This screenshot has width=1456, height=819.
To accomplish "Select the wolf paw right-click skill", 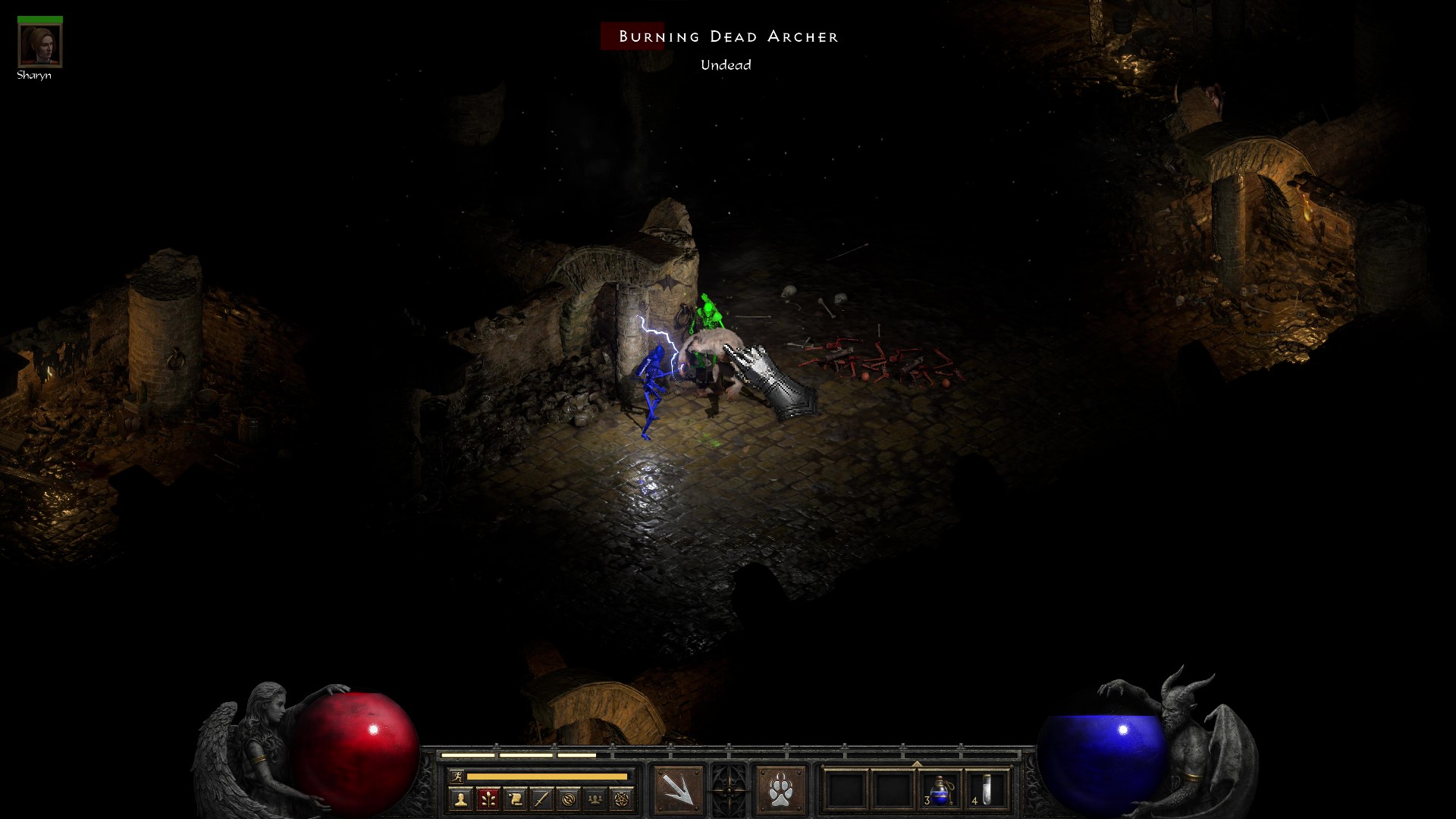I will click(780, 791).
